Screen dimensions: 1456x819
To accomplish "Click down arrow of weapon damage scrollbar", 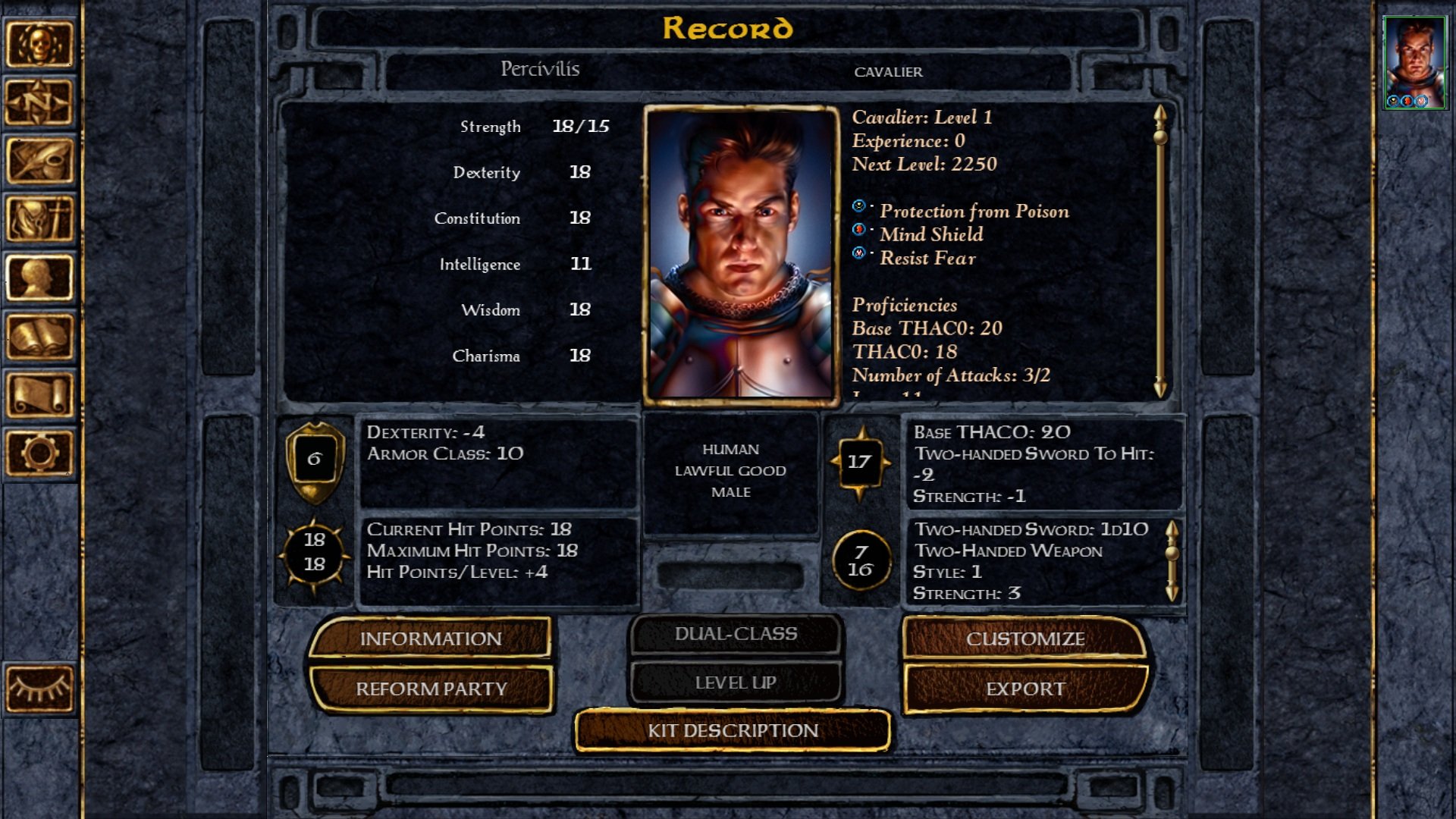I will coord(1172,592).
